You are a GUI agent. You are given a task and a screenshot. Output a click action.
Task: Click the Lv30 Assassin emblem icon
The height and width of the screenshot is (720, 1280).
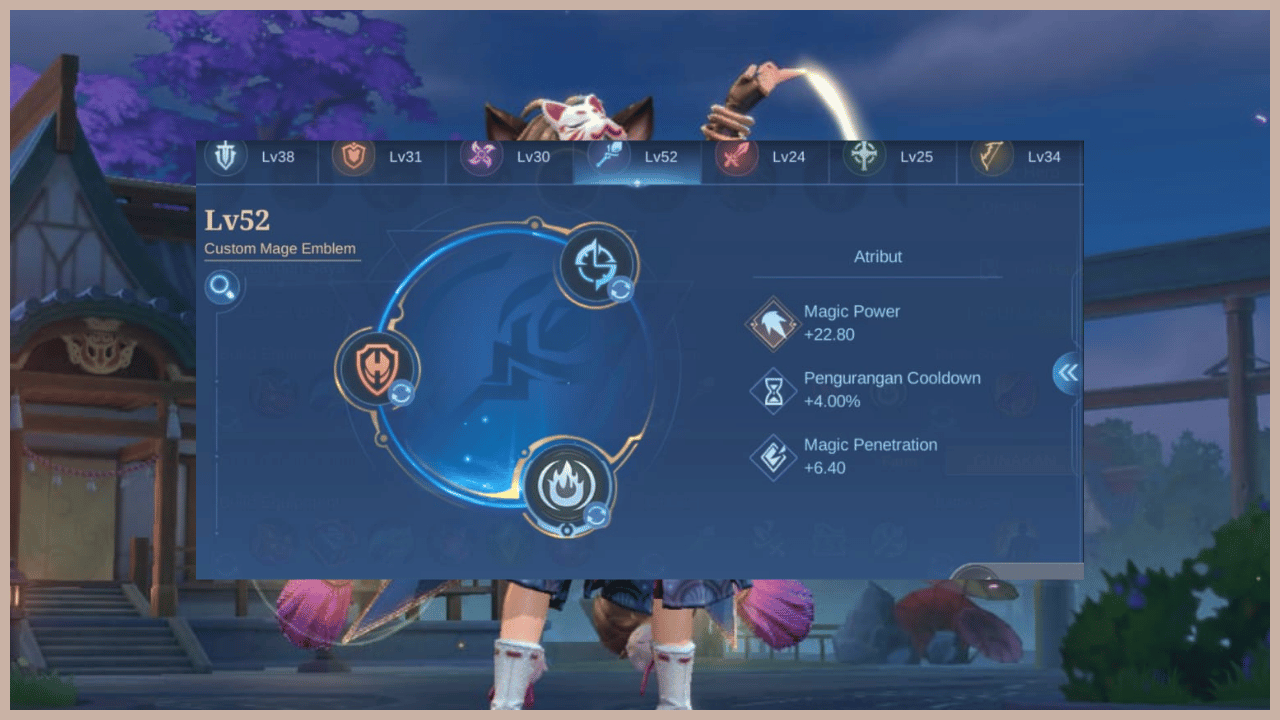480,157
